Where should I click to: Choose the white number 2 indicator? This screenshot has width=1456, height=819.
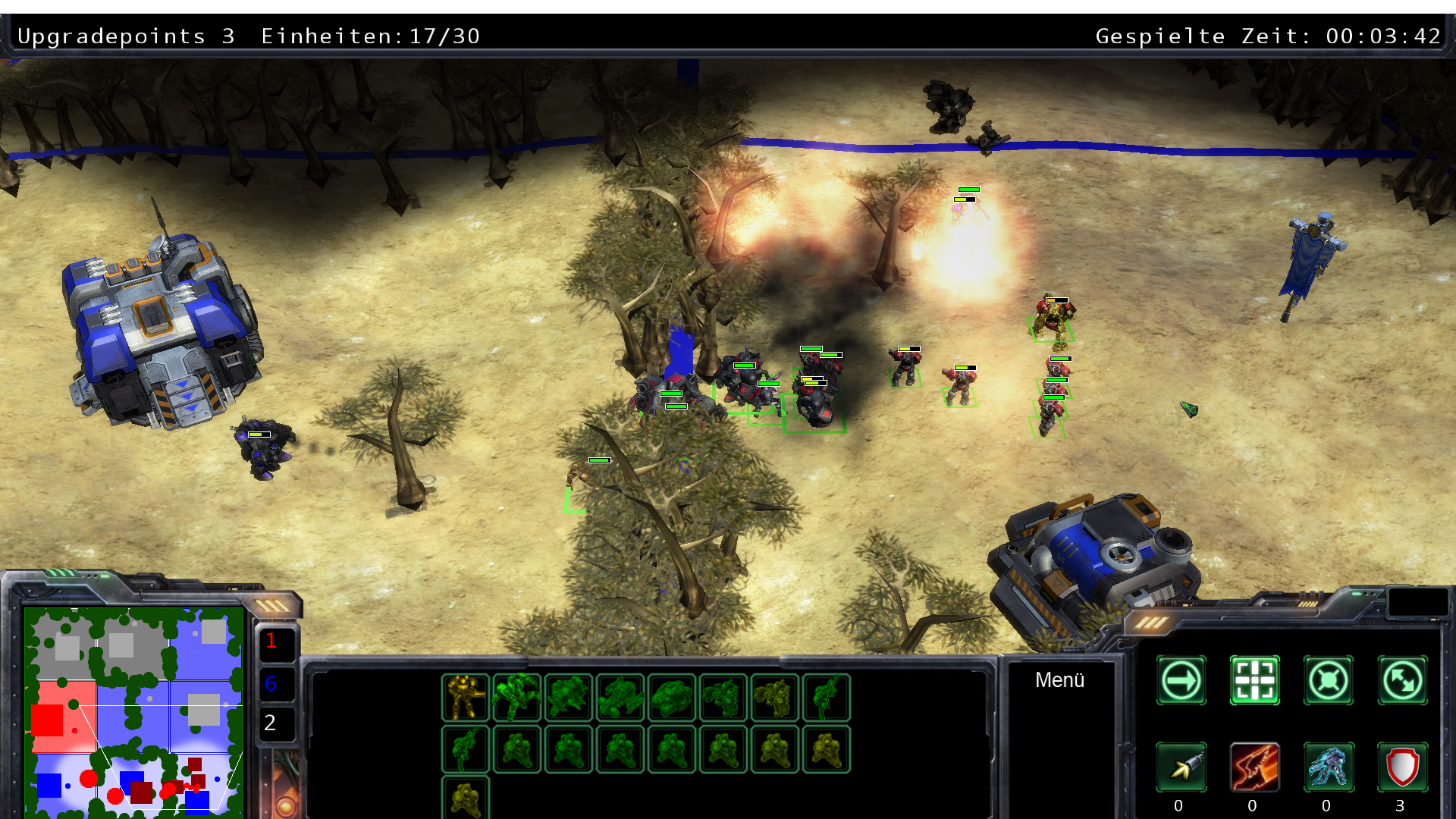point(271,723)
